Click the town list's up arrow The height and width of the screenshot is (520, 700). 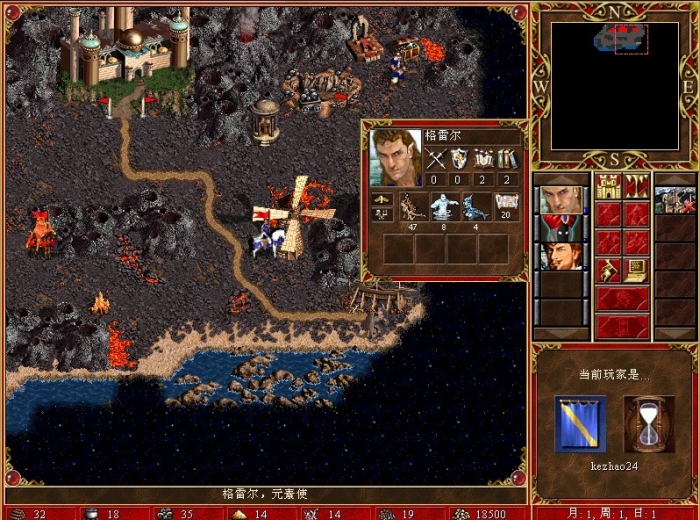pyautogui.click(x=674, y=179)
